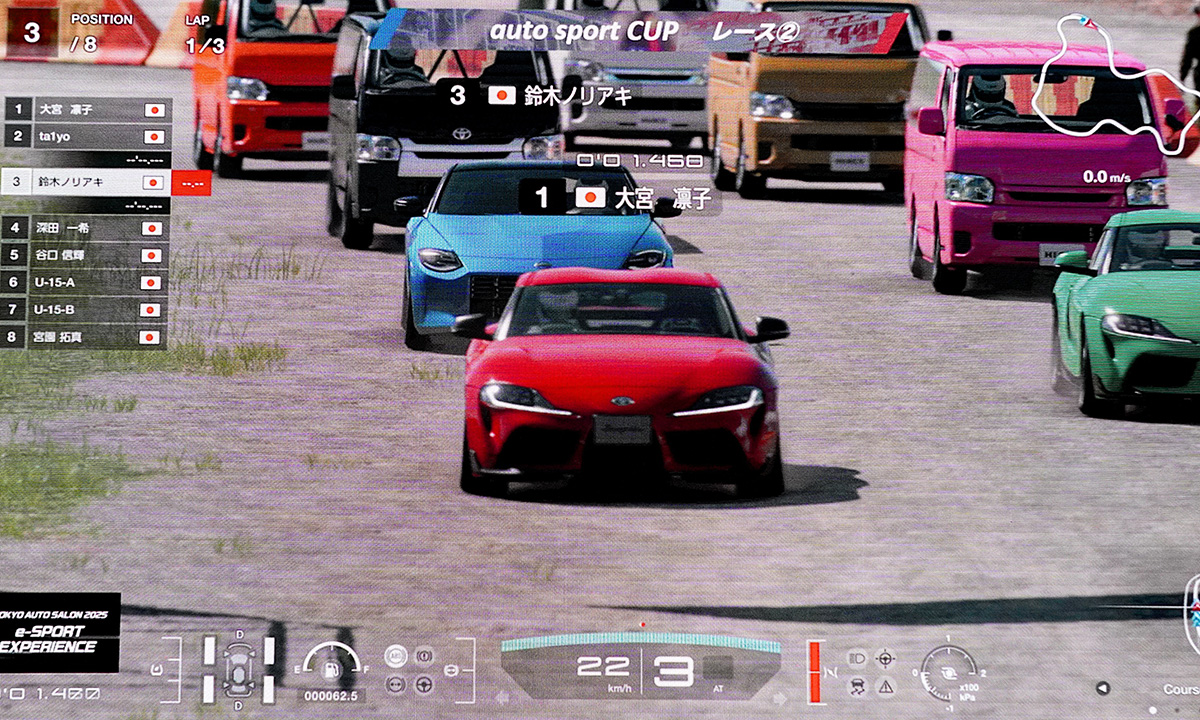The width and height of the screenshot is (1200, 720).
Task: Choose the U-15-A standings entry
Action: tap(88, 282)
